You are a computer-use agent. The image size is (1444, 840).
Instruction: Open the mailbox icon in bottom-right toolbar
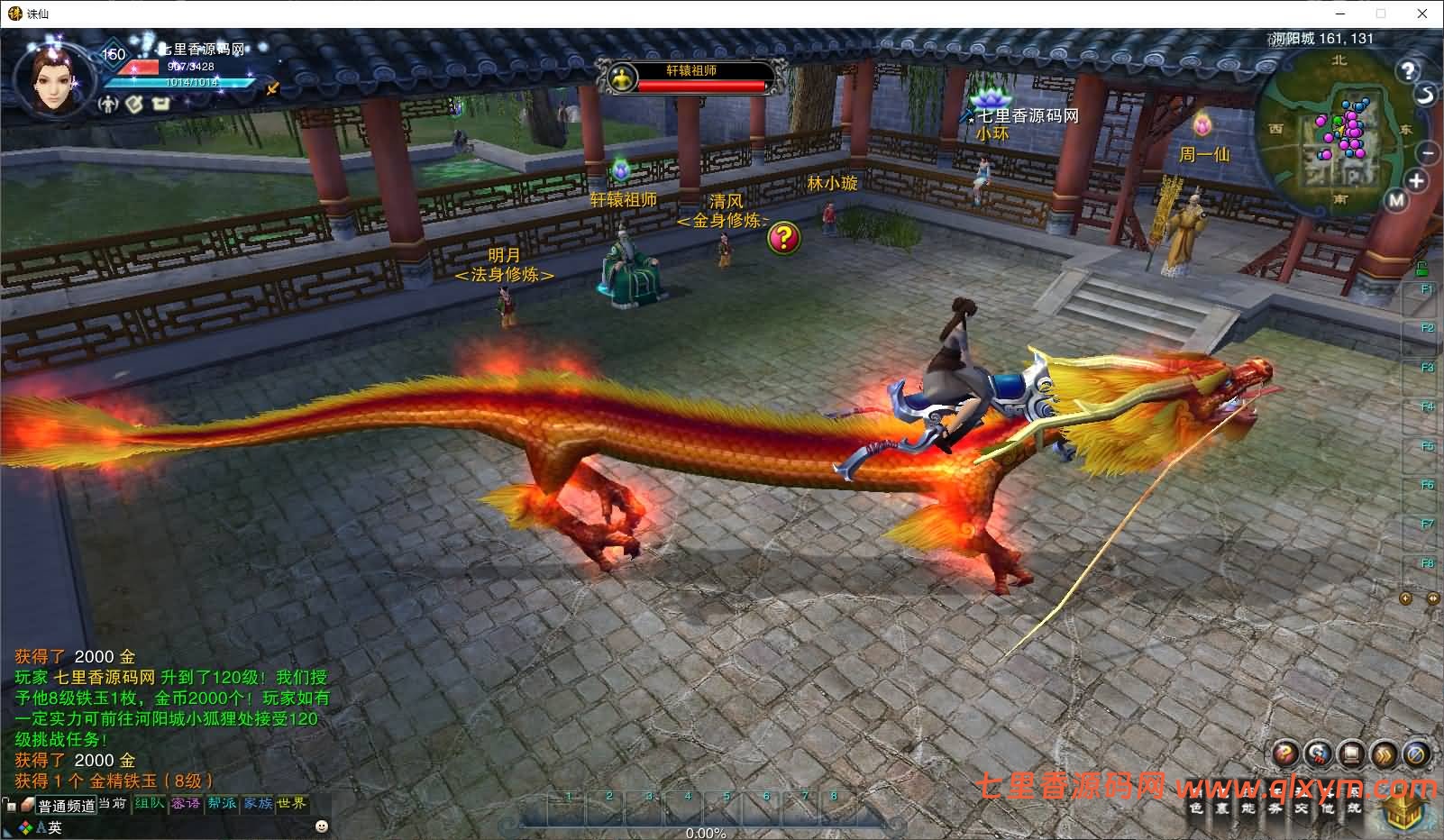click(1349, 753)
